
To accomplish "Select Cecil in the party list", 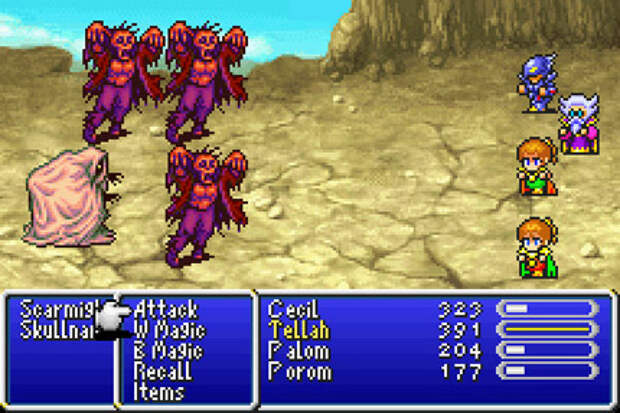I will (x=293, y=310).
